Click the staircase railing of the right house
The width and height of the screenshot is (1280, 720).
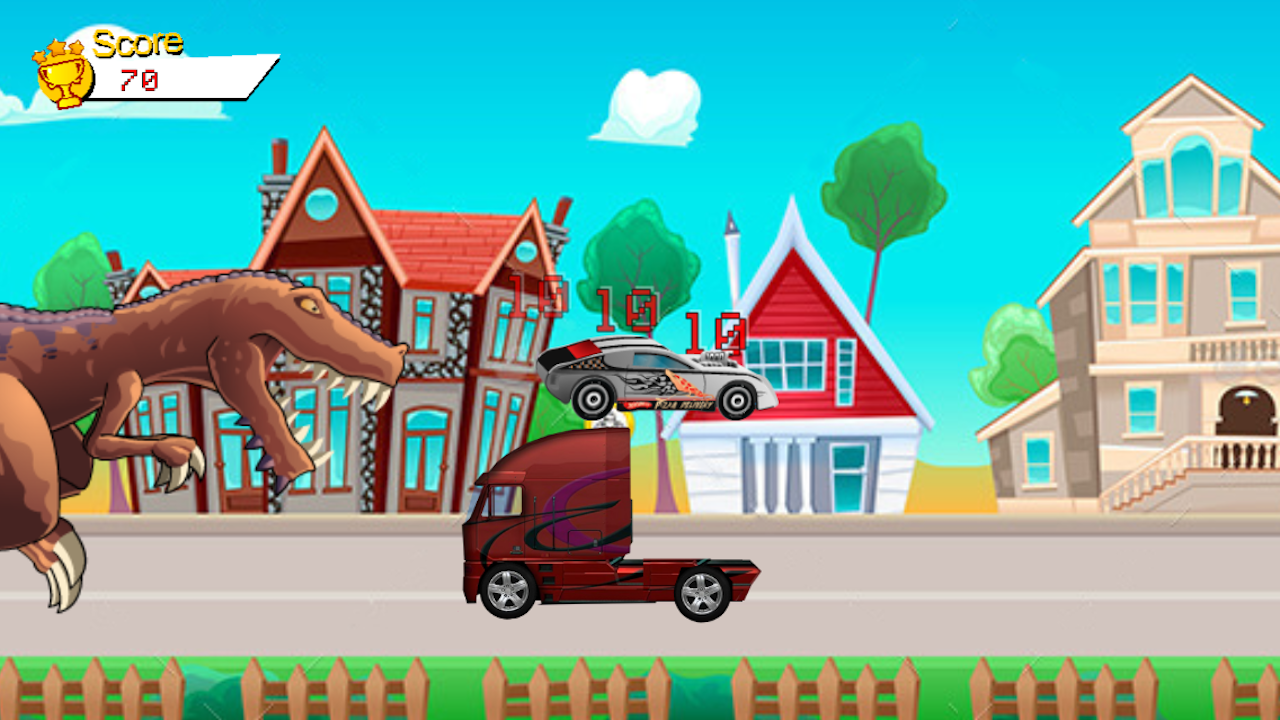coord(1149,470)
